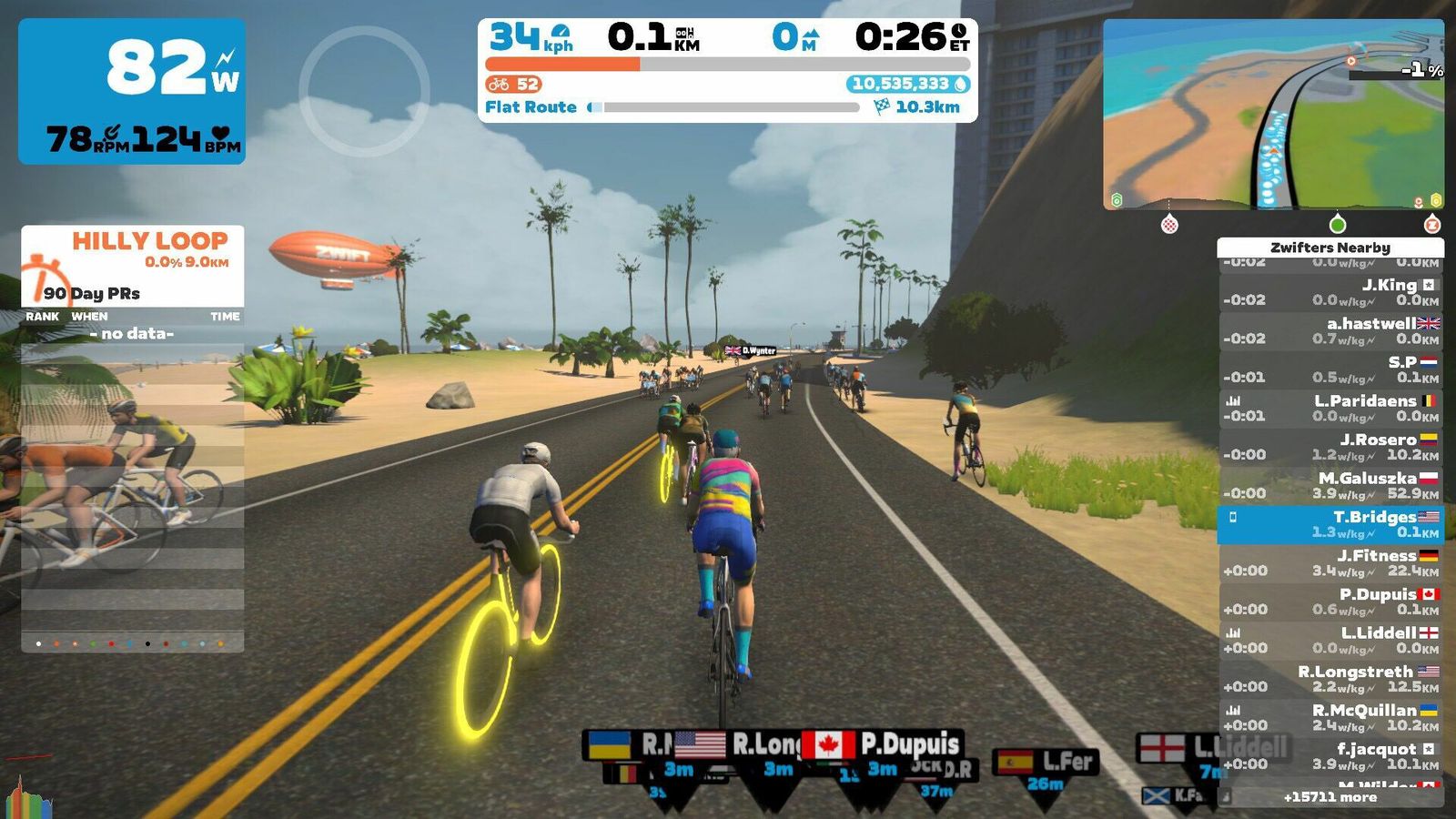This screenshot has height=819, width=1456.
Task: Click the Flat Route progress bar
Action: pos(728,107)
